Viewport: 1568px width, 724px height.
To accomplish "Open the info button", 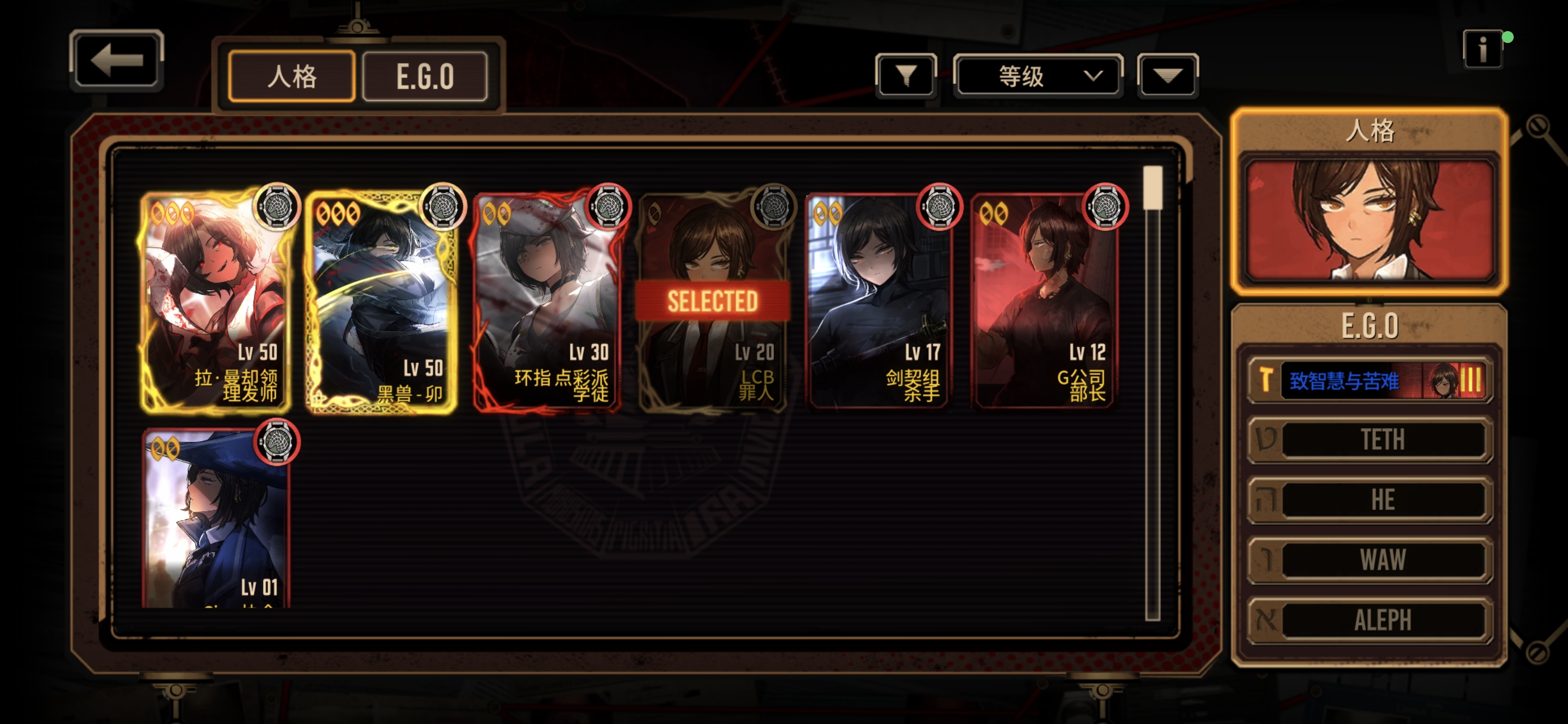I will (1481, 49).
